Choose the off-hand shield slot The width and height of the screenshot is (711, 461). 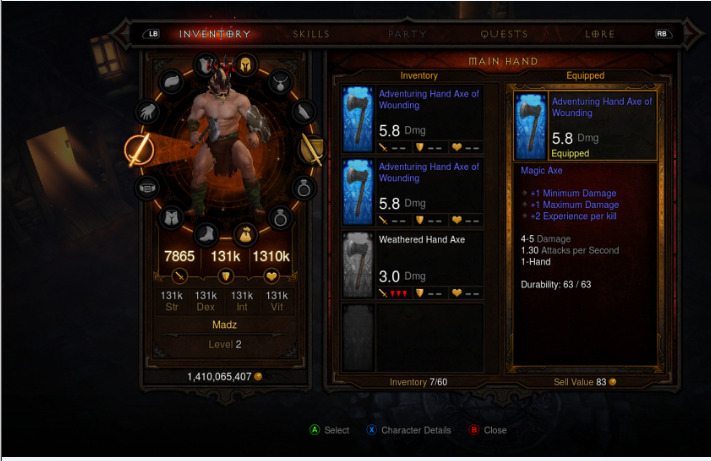(311, 150)
